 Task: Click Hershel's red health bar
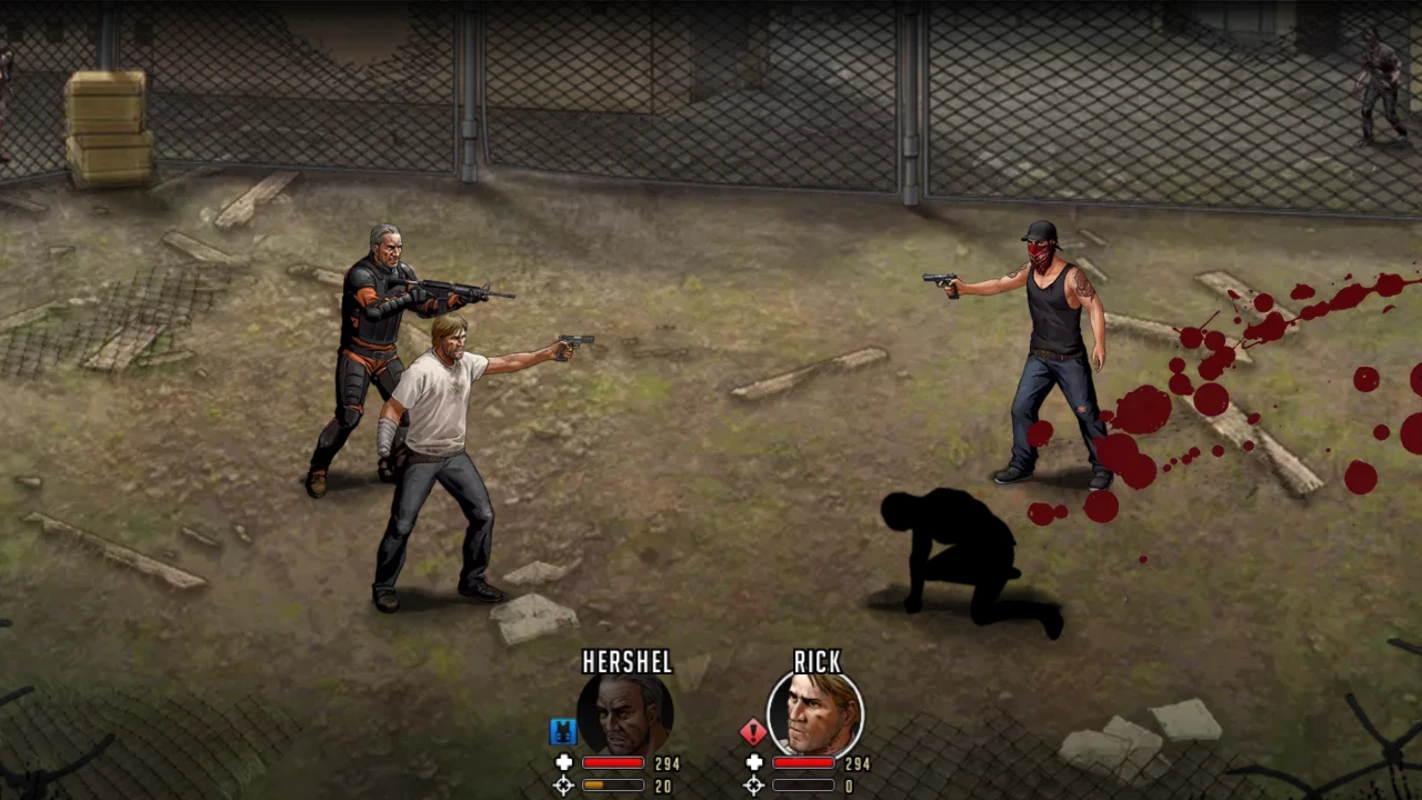tap(613, 762)
